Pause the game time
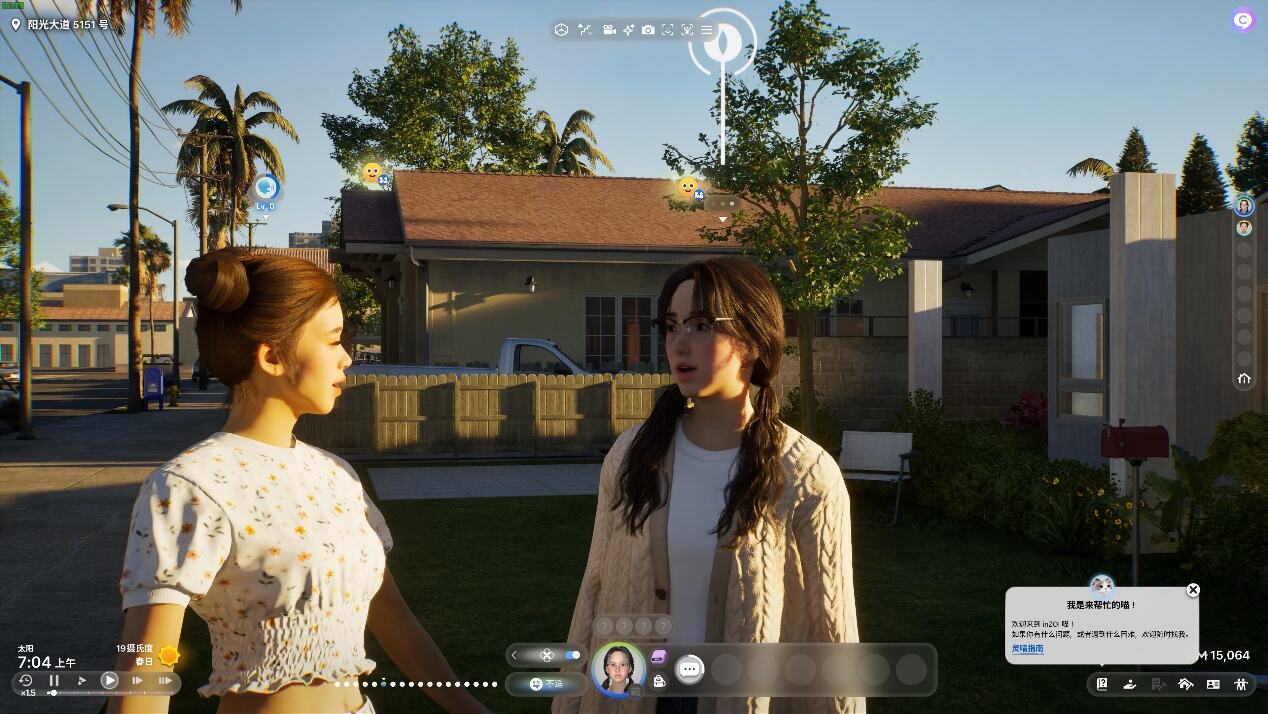 [x=54, y=681]
